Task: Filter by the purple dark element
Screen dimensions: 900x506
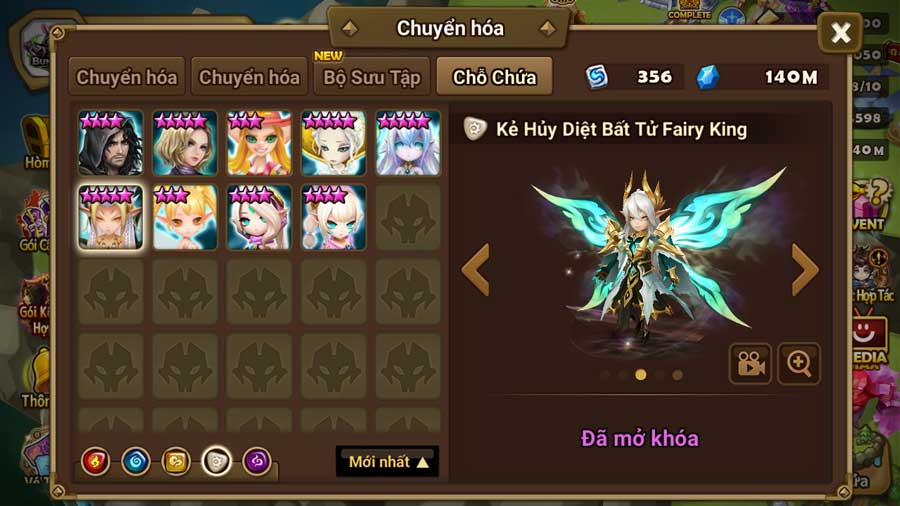Action: 257,461
